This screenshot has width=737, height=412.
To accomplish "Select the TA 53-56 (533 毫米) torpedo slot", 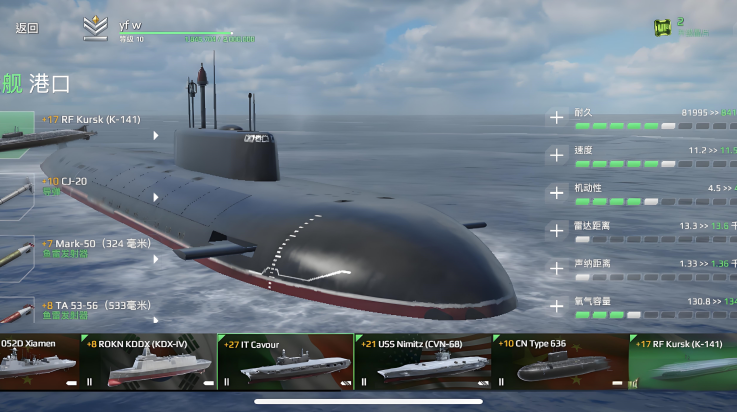I will click(90, 311).
